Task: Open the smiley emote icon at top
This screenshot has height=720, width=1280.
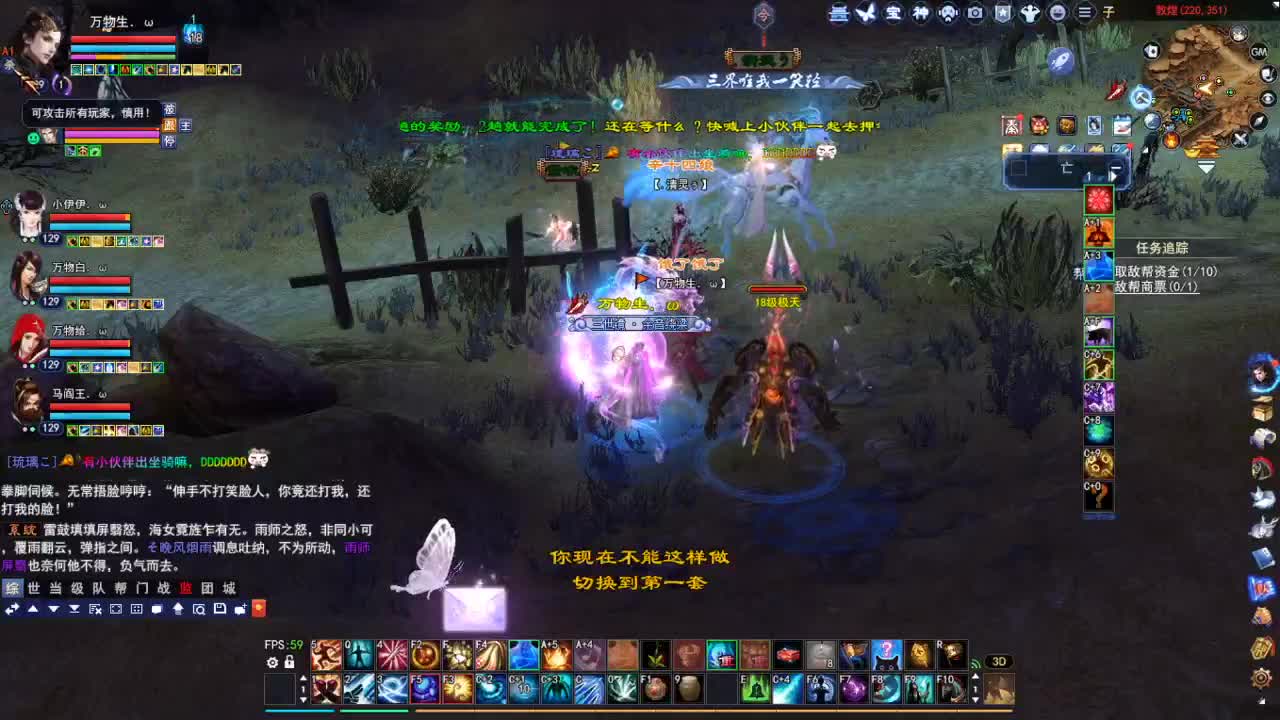Action: tap(1055, 13)
